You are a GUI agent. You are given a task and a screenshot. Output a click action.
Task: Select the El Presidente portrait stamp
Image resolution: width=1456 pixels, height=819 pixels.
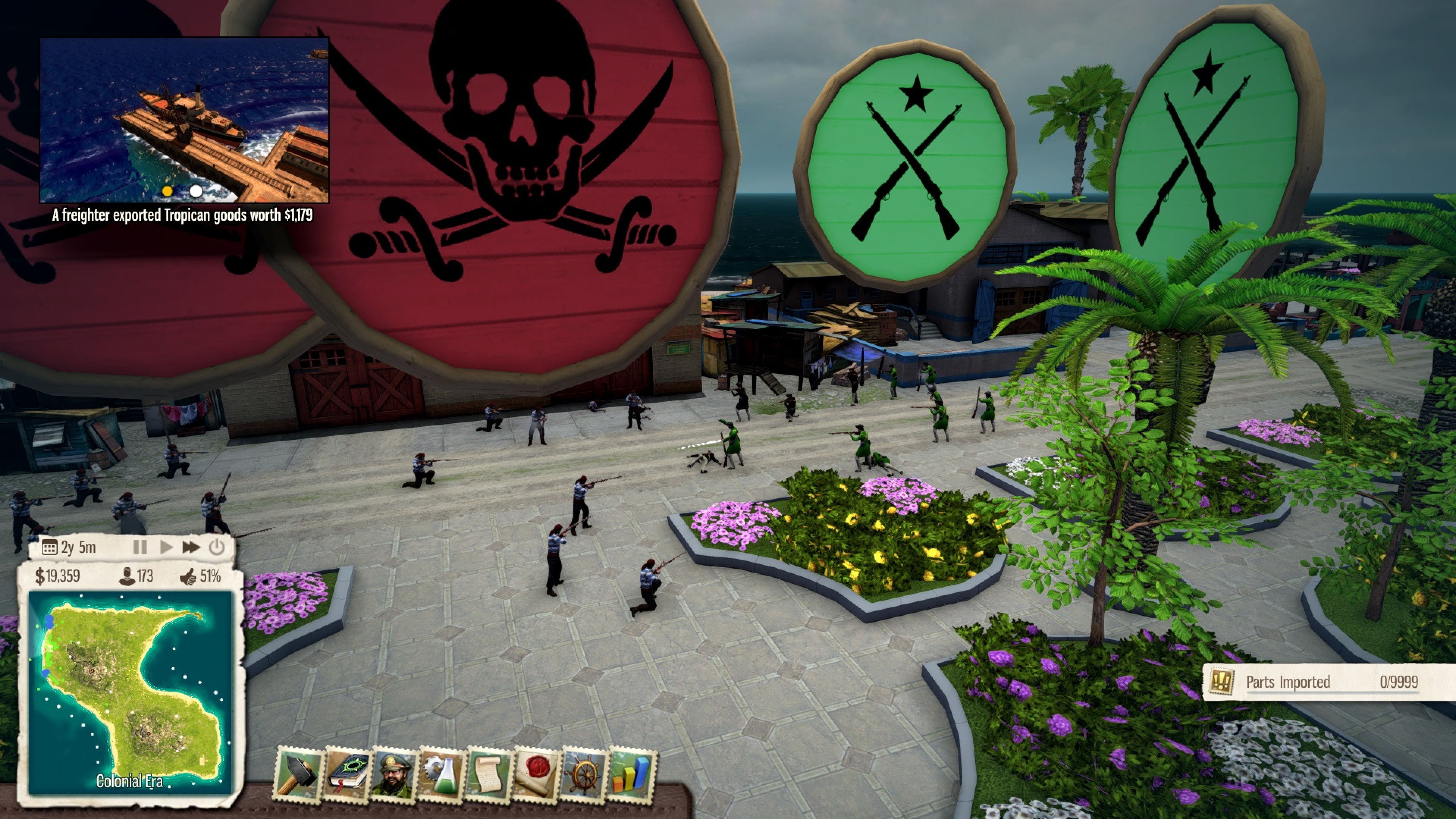[x=394, y=773]
